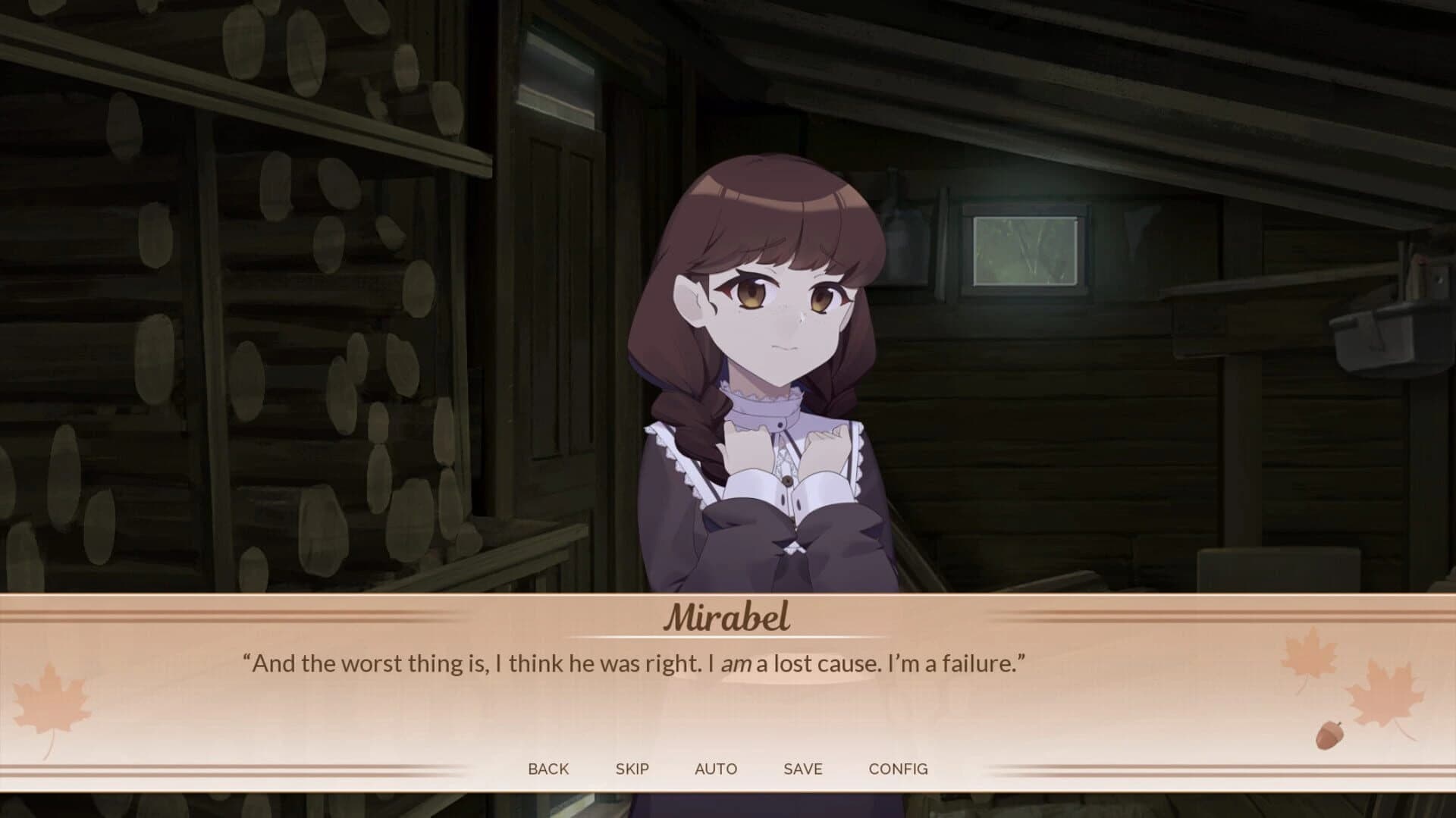
Task: Open the SAVE screen
Action: point(803,769)
